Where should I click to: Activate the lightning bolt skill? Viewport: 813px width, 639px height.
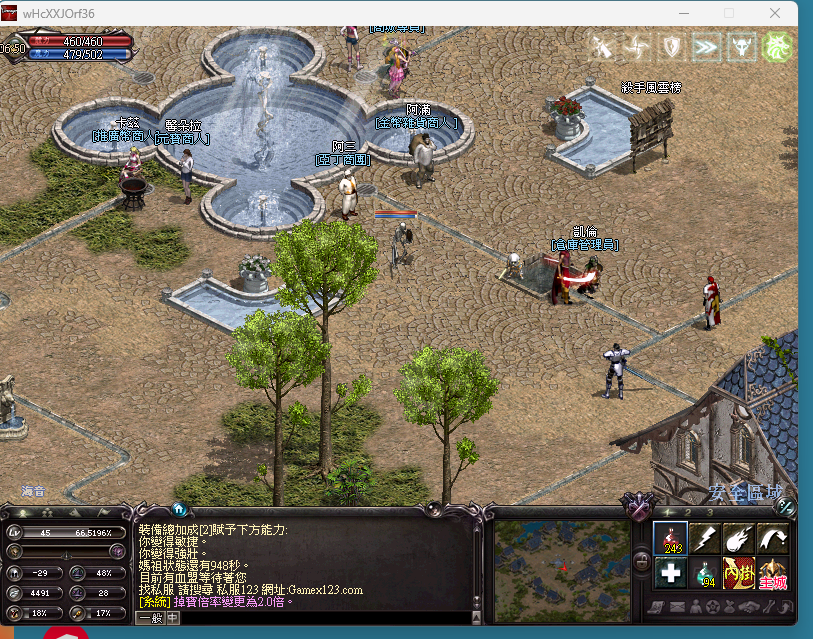tap(704, 538)
